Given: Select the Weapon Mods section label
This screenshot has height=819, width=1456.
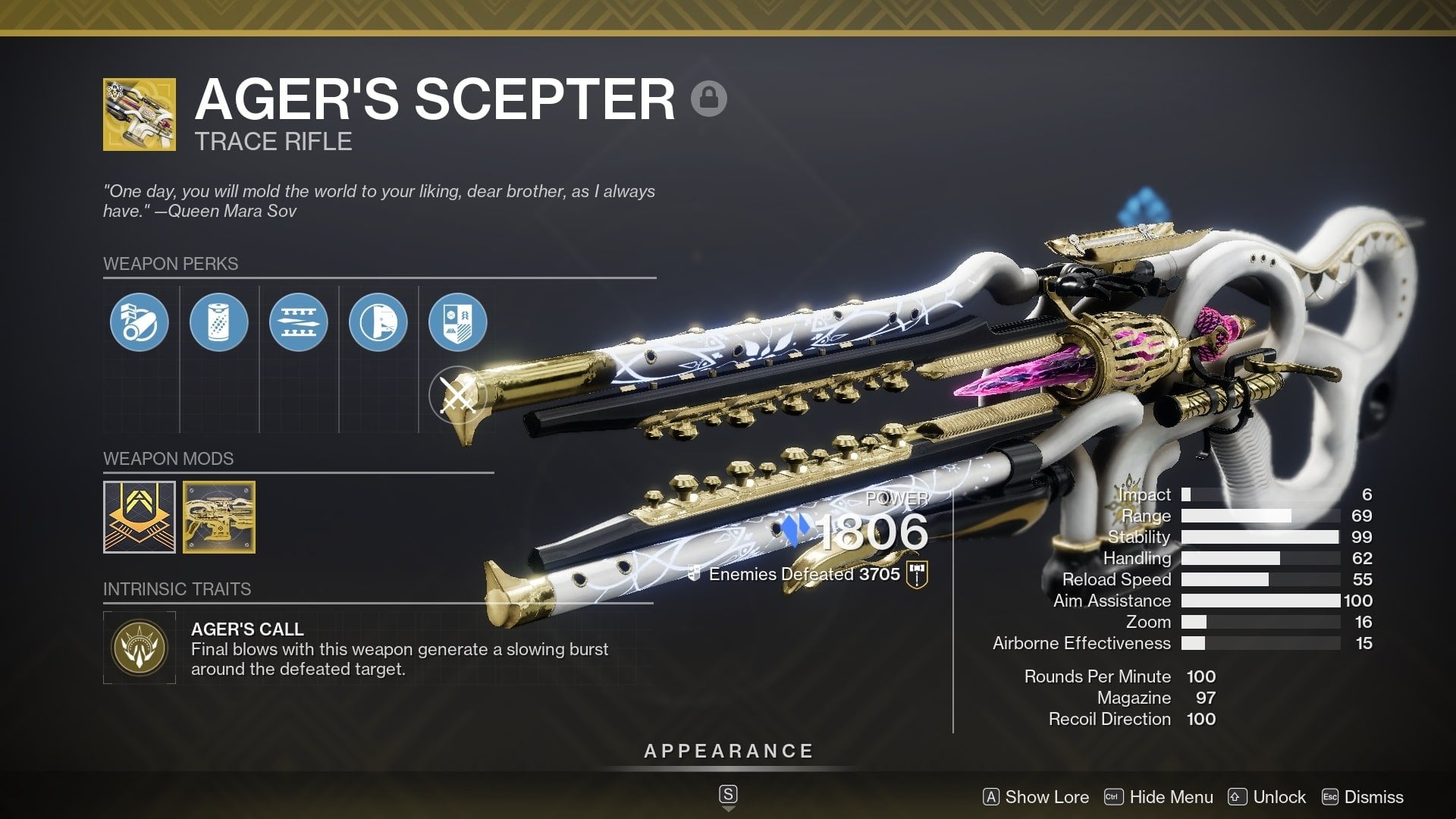Looking at the screenshot, I should tap(168, 459).
